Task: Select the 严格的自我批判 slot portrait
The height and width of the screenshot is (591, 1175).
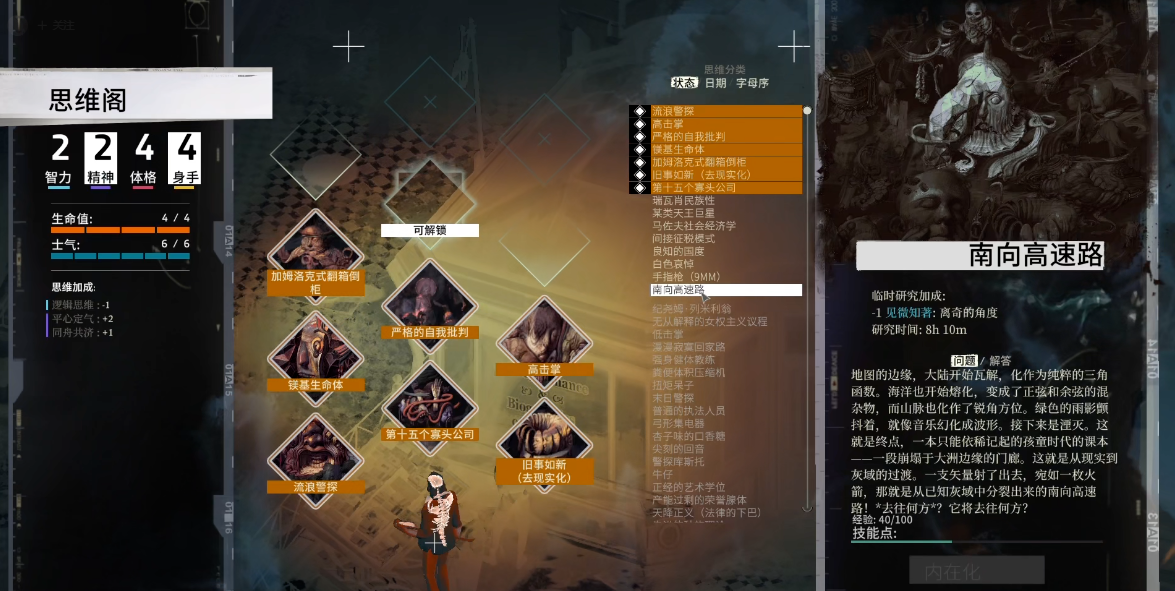Action: [x=429, y=298]
